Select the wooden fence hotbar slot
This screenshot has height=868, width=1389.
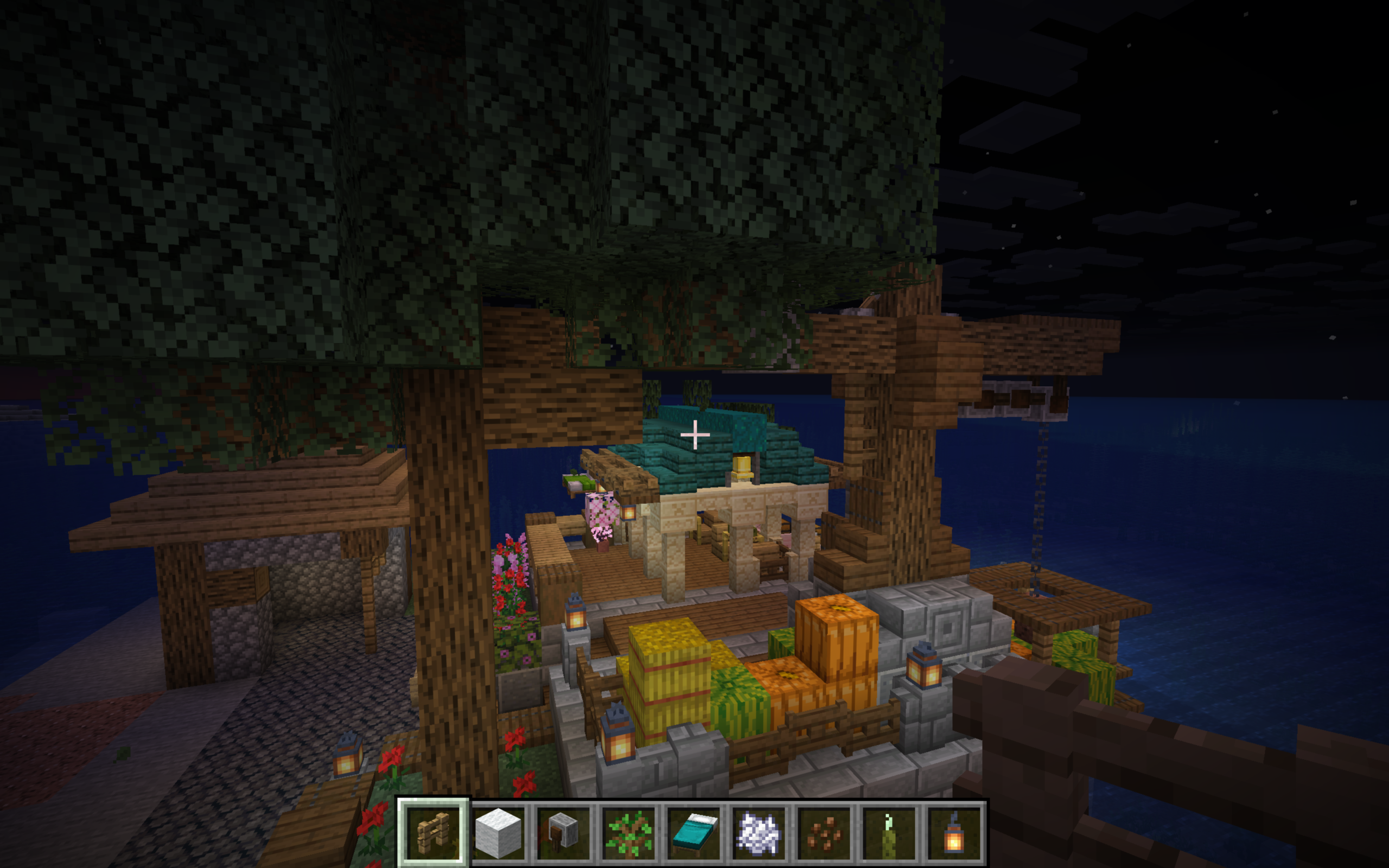(x=433, y=832)
